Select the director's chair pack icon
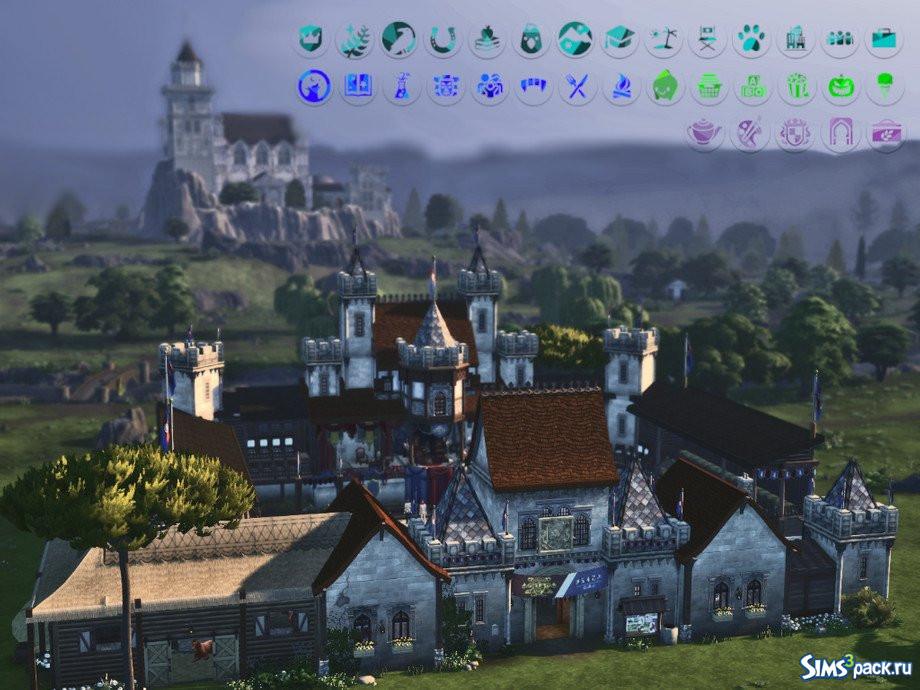 tap(707, 39)
